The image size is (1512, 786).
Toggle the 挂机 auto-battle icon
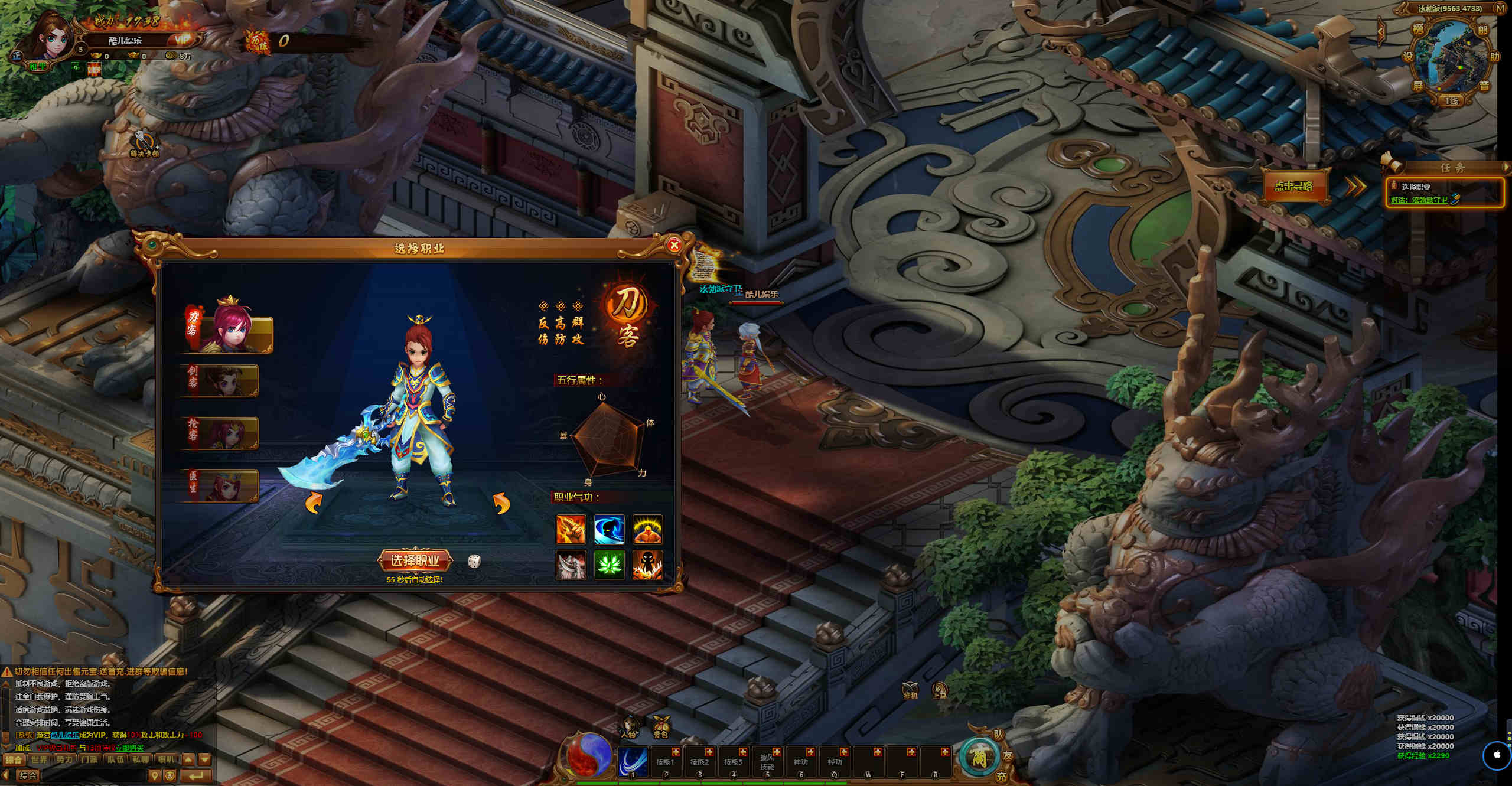coord(910,690)
